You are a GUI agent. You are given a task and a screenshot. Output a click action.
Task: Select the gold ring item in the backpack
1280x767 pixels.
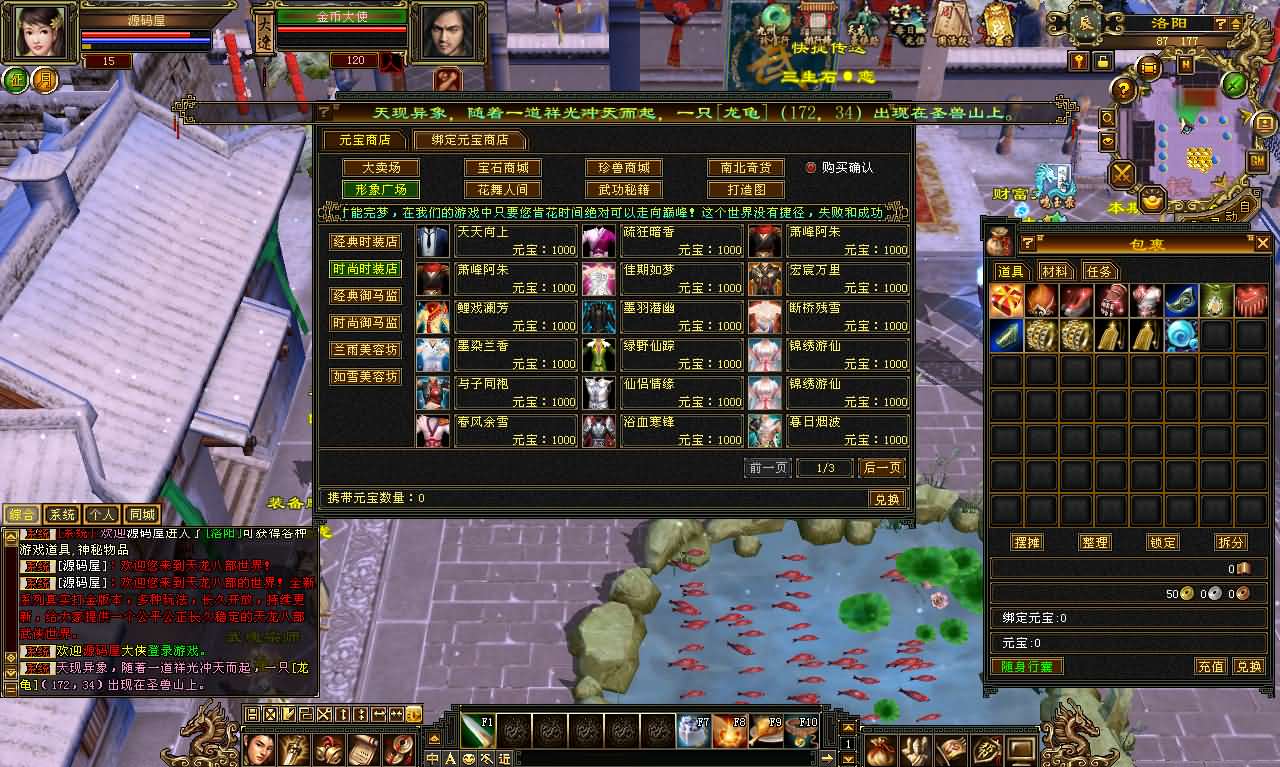[x=1041, y=336]
